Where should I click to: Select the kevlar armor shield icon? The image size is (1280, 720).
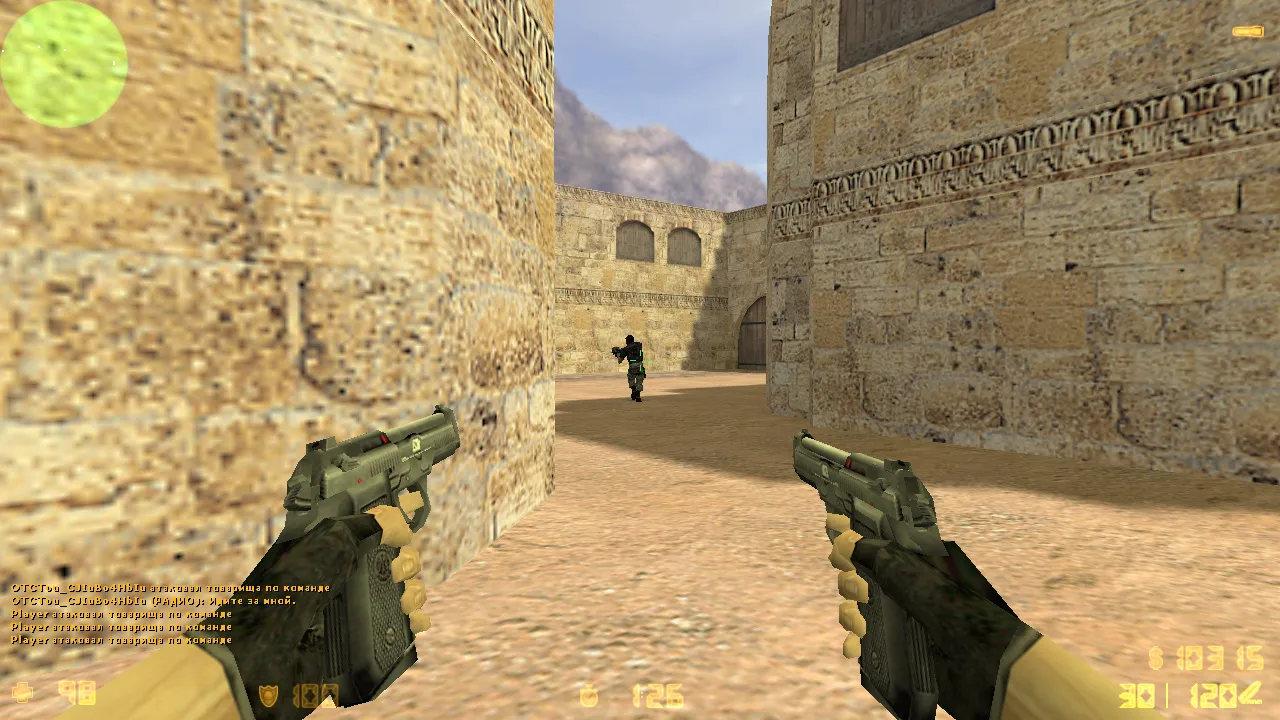coord(268,695)
